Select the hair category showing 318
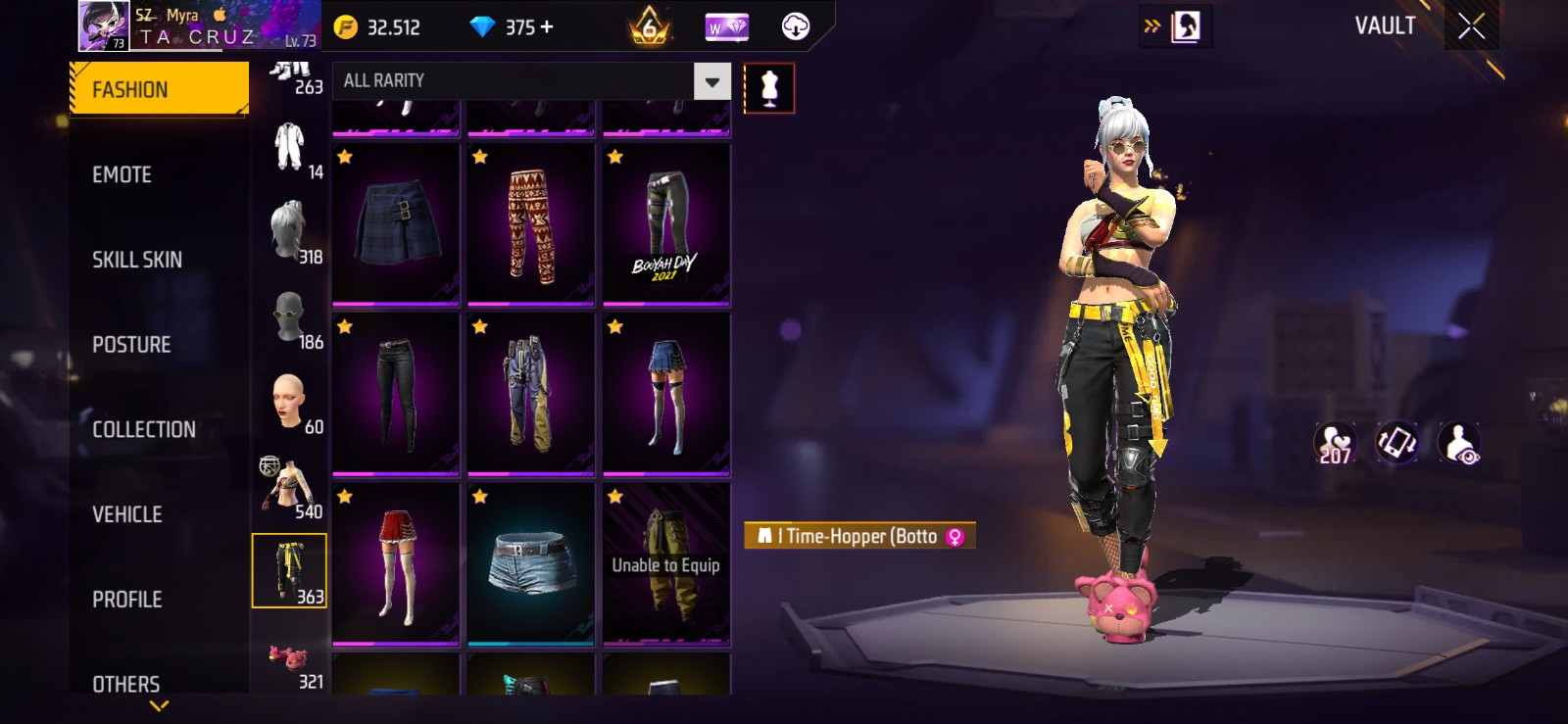 pos(290,231)
